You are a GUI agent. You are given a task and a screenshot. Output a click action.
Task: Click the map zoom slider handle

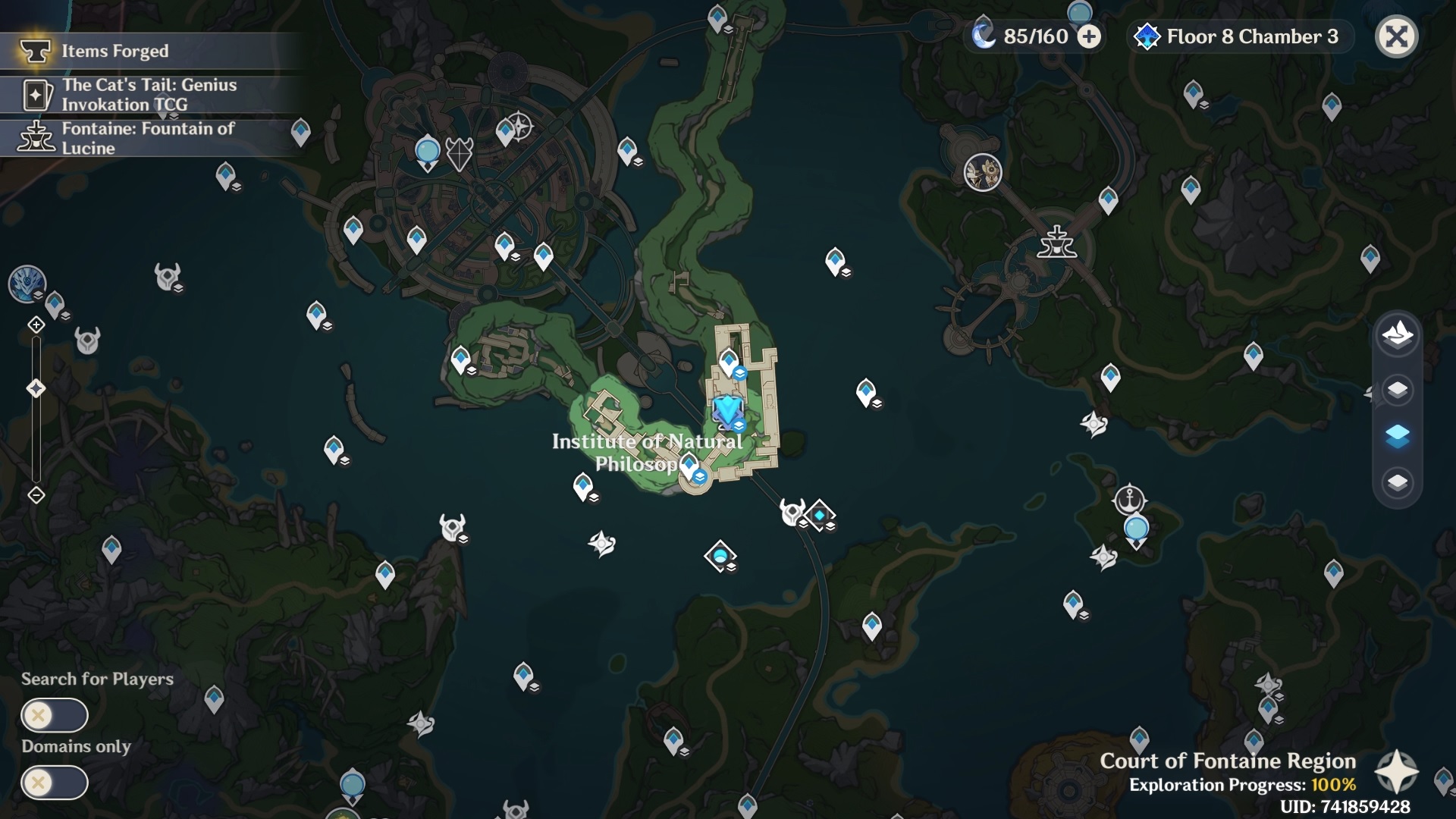coord(36,389)
